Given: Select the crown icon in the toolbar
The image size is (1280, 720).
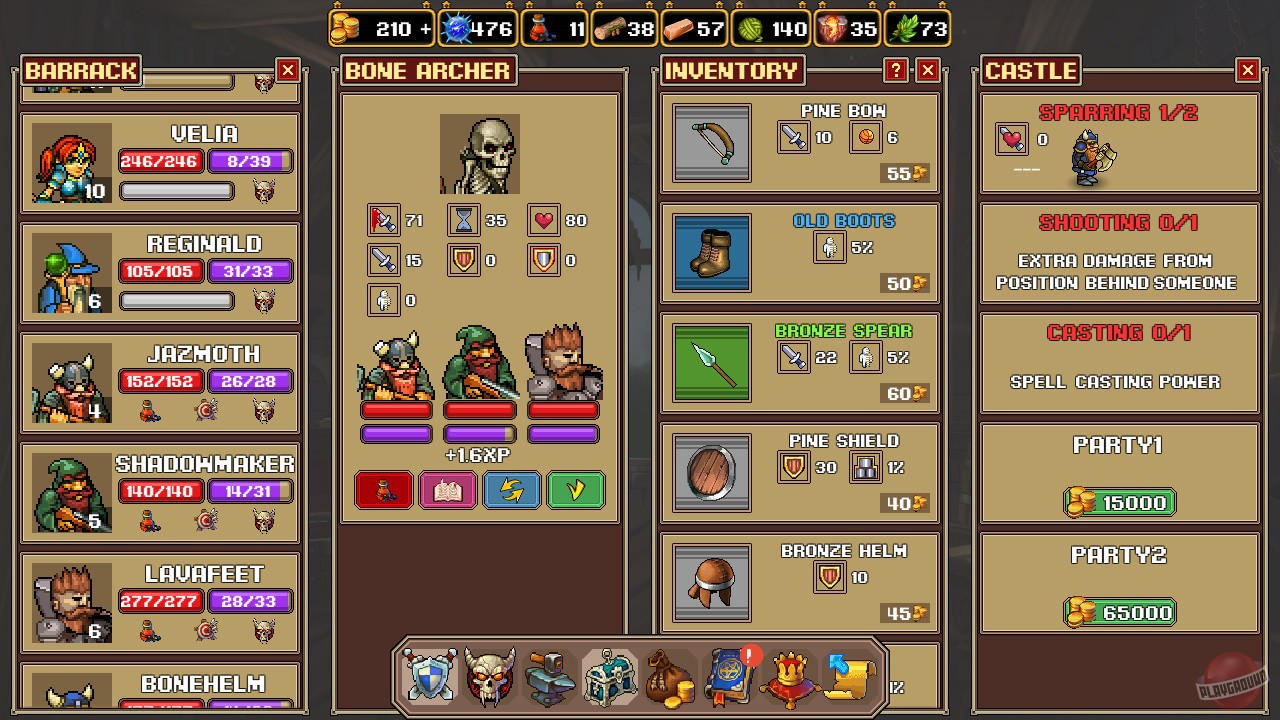Looking at the screenshot, I should [789, 676].
